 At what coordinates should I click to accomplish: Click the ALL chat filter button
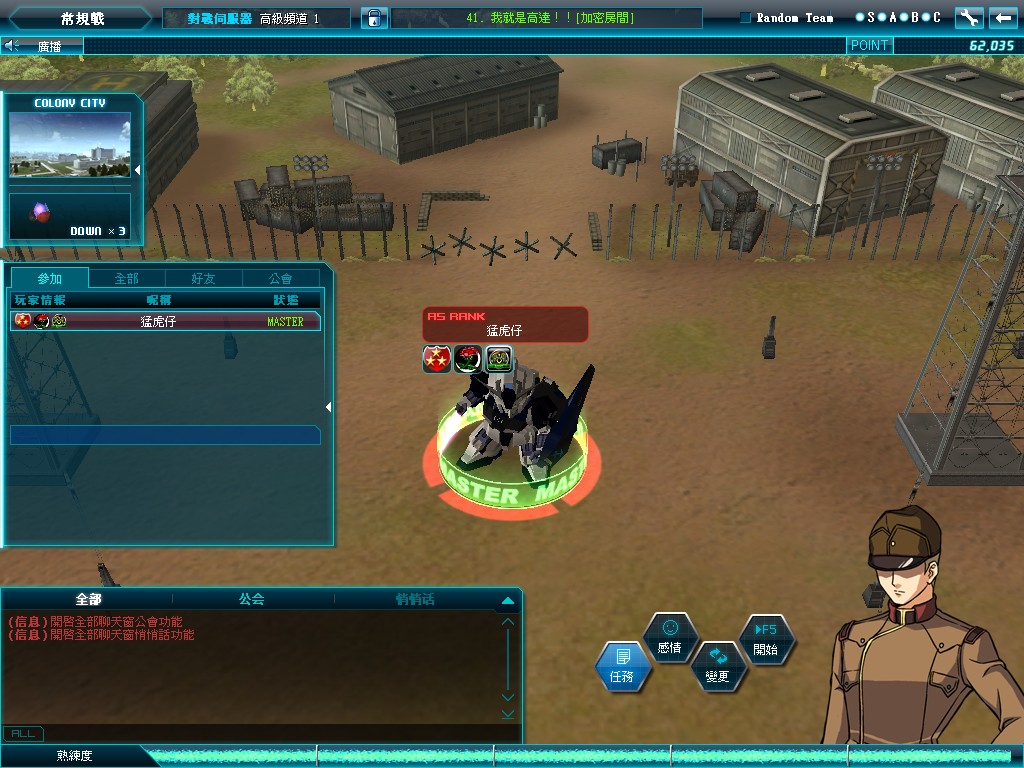click(x=22, y=734)
